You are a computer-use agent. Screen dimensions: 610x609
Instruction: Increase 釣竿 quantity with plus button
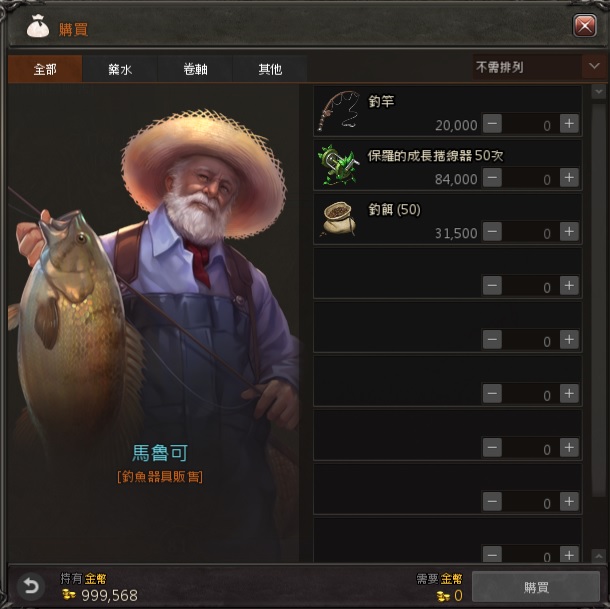(569, 124)
